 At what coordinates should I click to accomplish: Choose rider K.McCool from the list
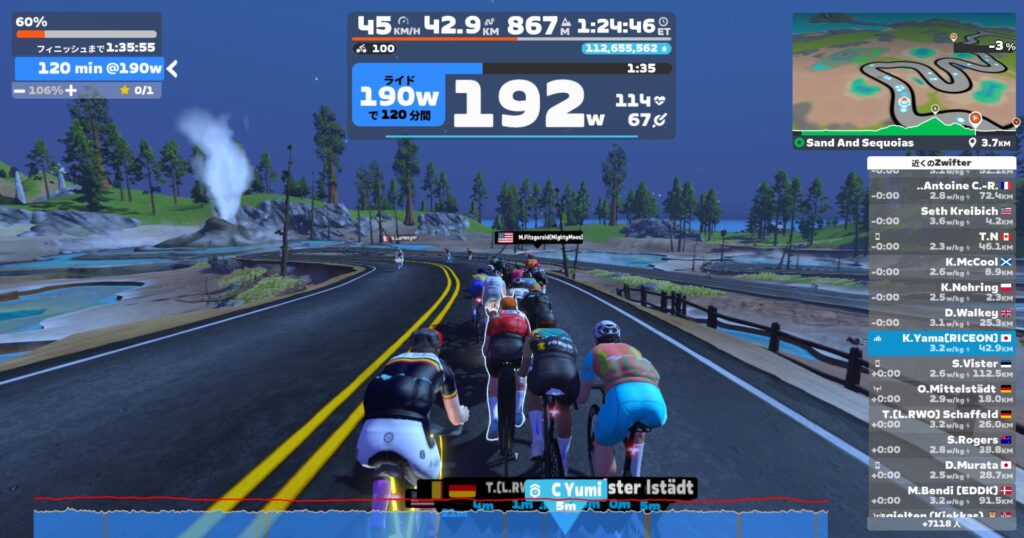941,266
